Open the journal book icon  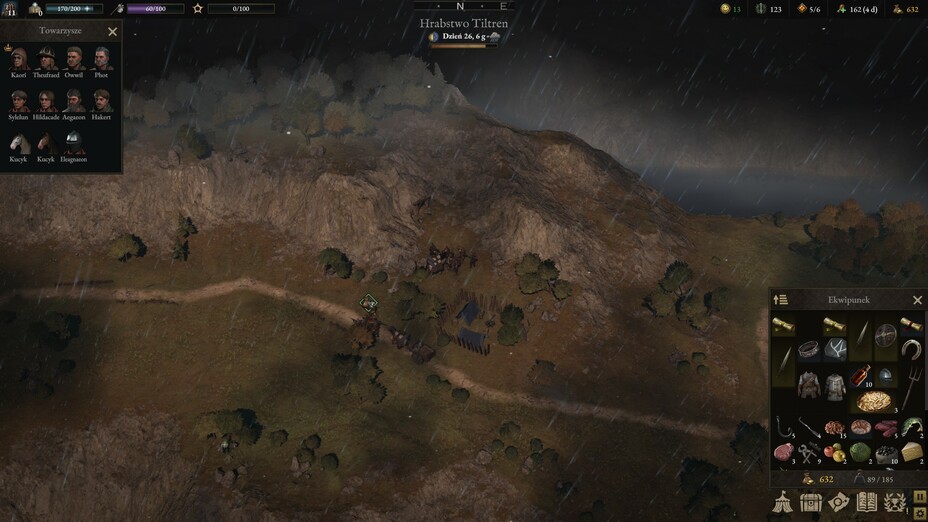866,503
